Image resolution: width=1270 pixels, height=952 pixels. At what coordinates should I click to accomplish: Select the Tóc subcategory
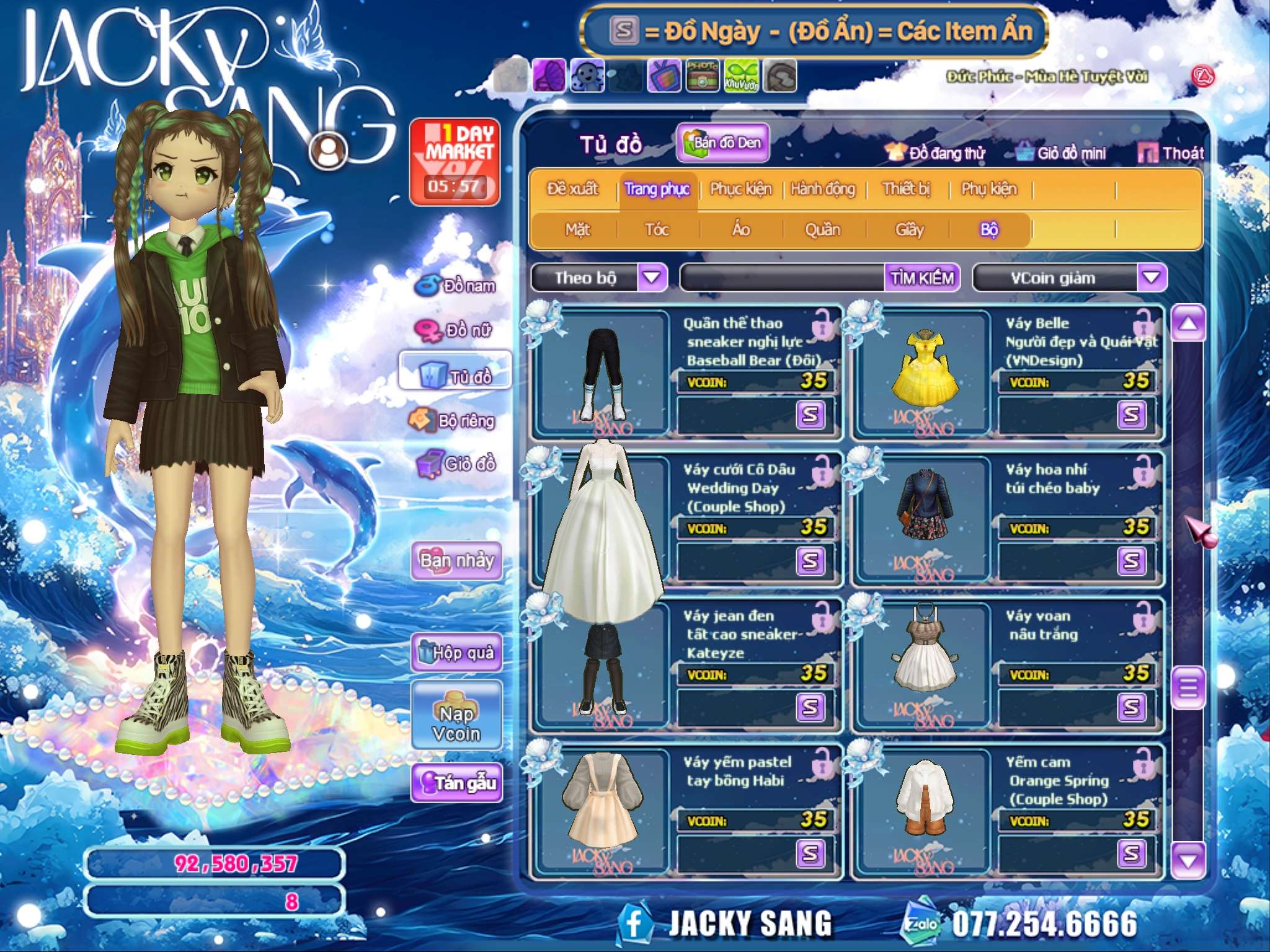click(657, 230)
